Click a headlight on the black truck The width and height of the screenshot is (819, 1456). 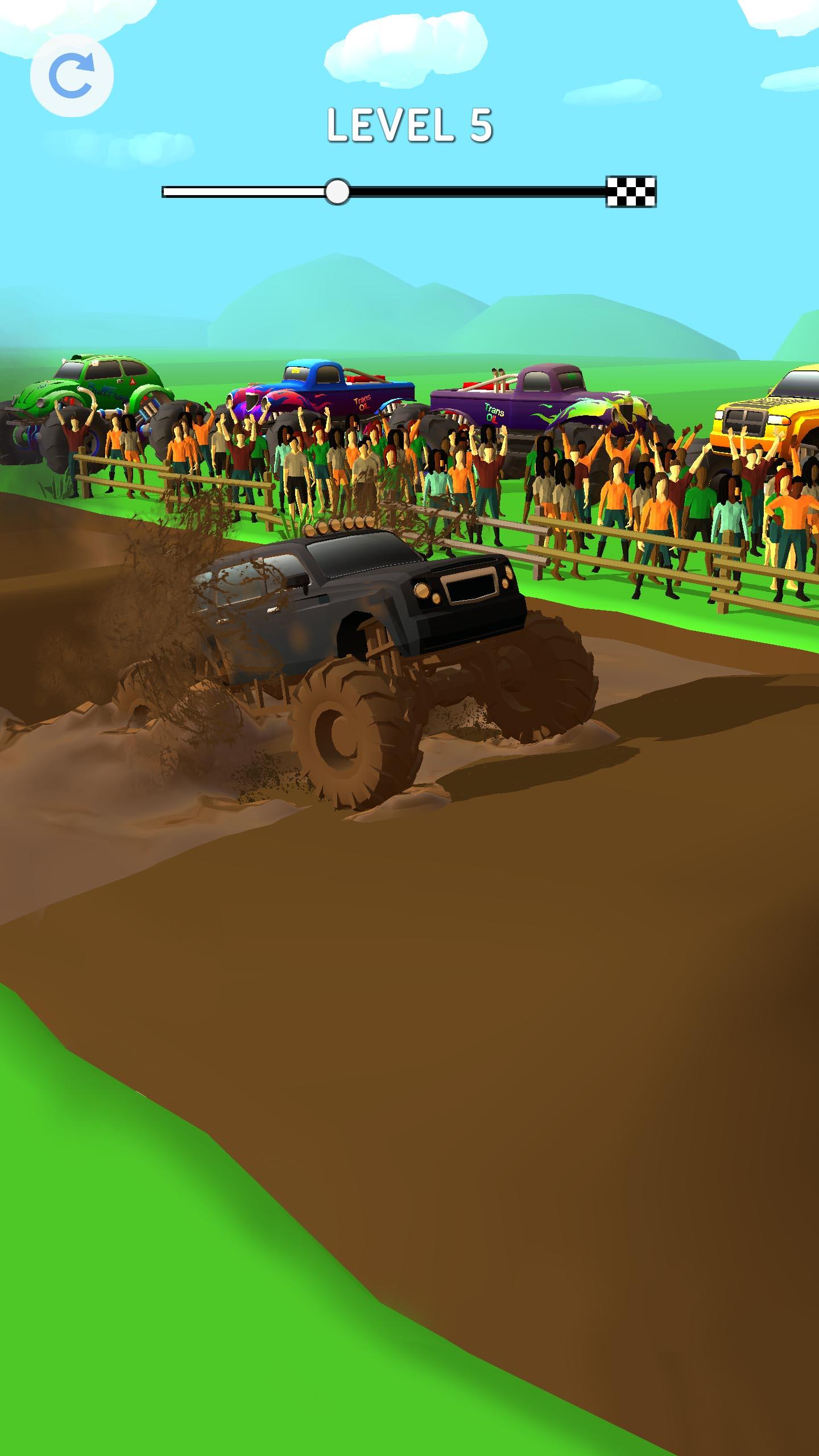tap(424, 591)
